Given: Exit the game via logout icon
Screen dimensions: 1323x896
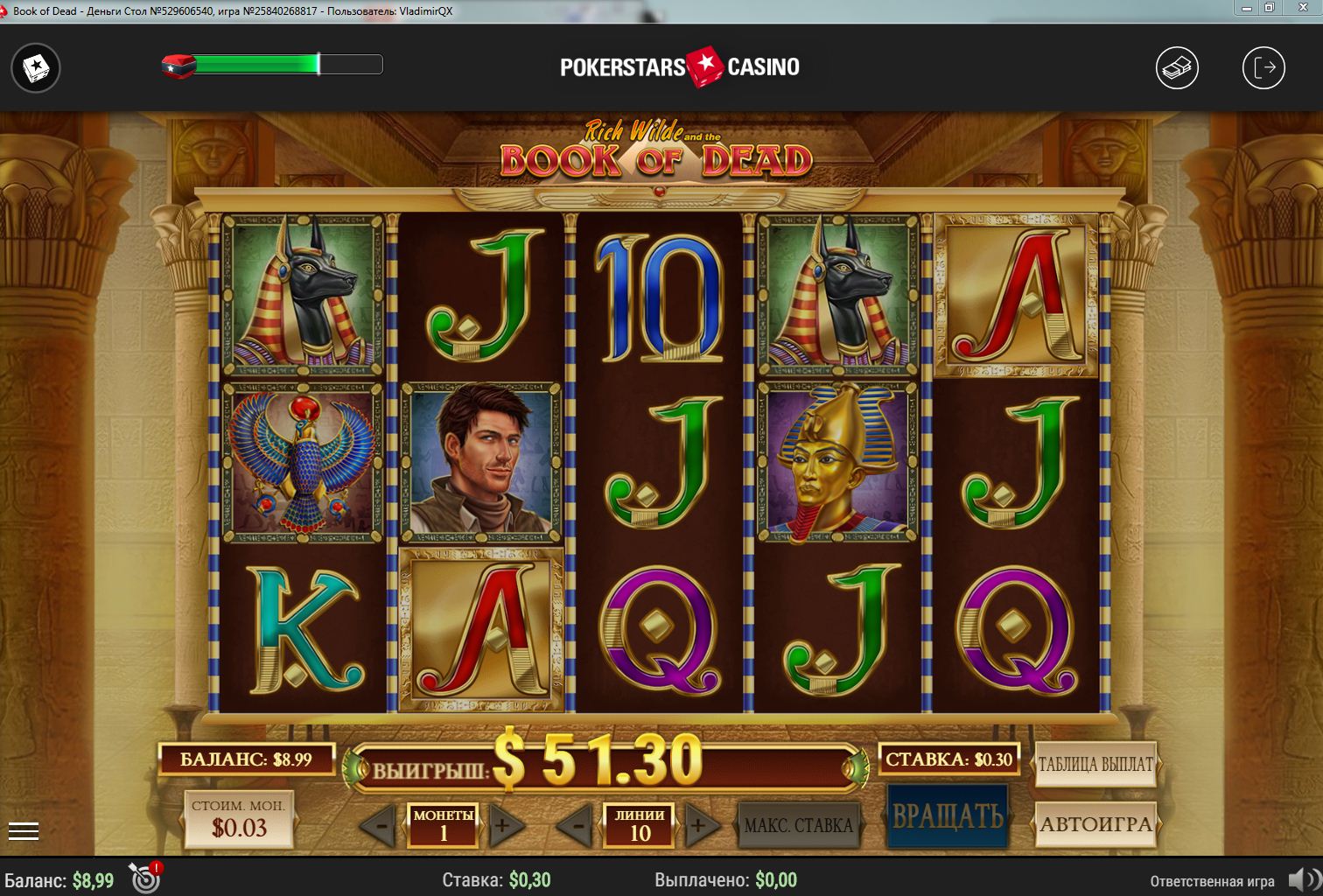Looking at the screenshot, I should tap(1263, 67).
